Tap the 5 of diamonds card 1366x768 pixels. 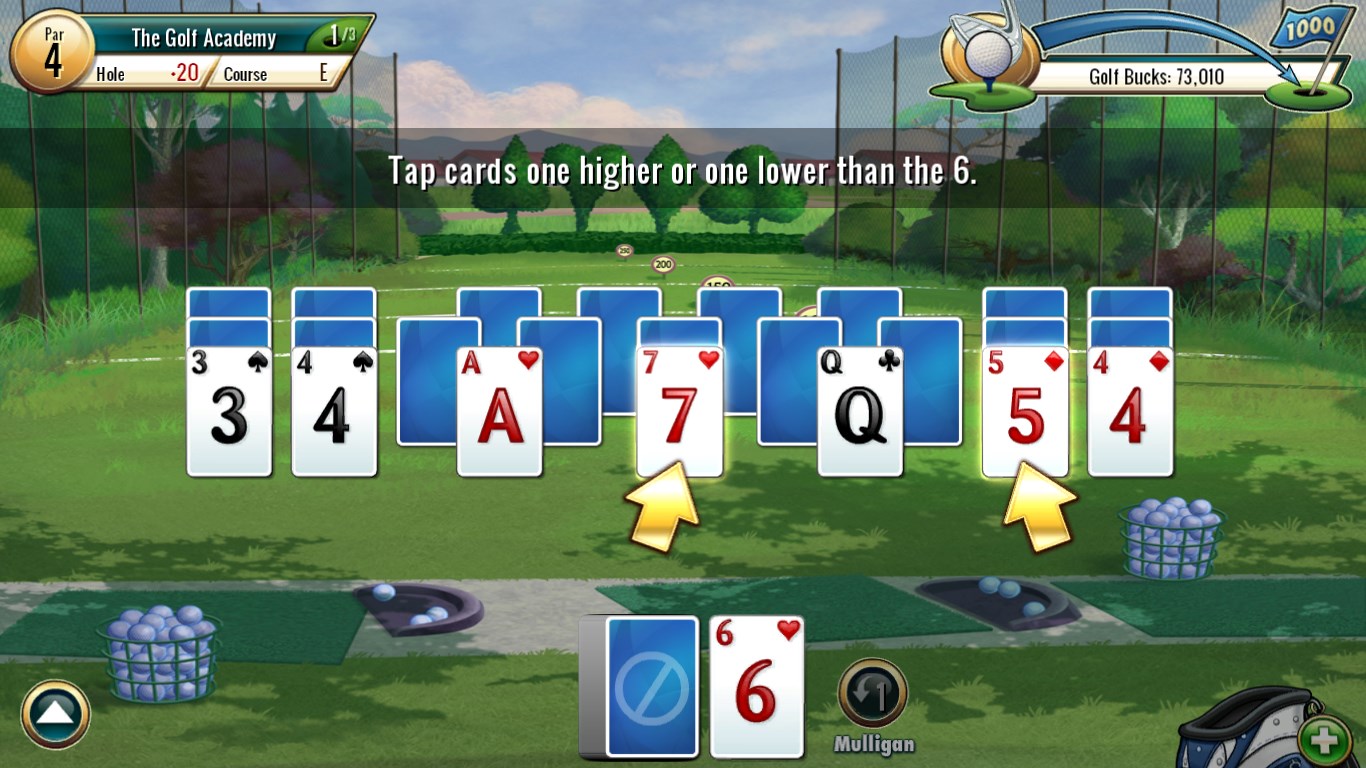click(x=1024, y=410)
